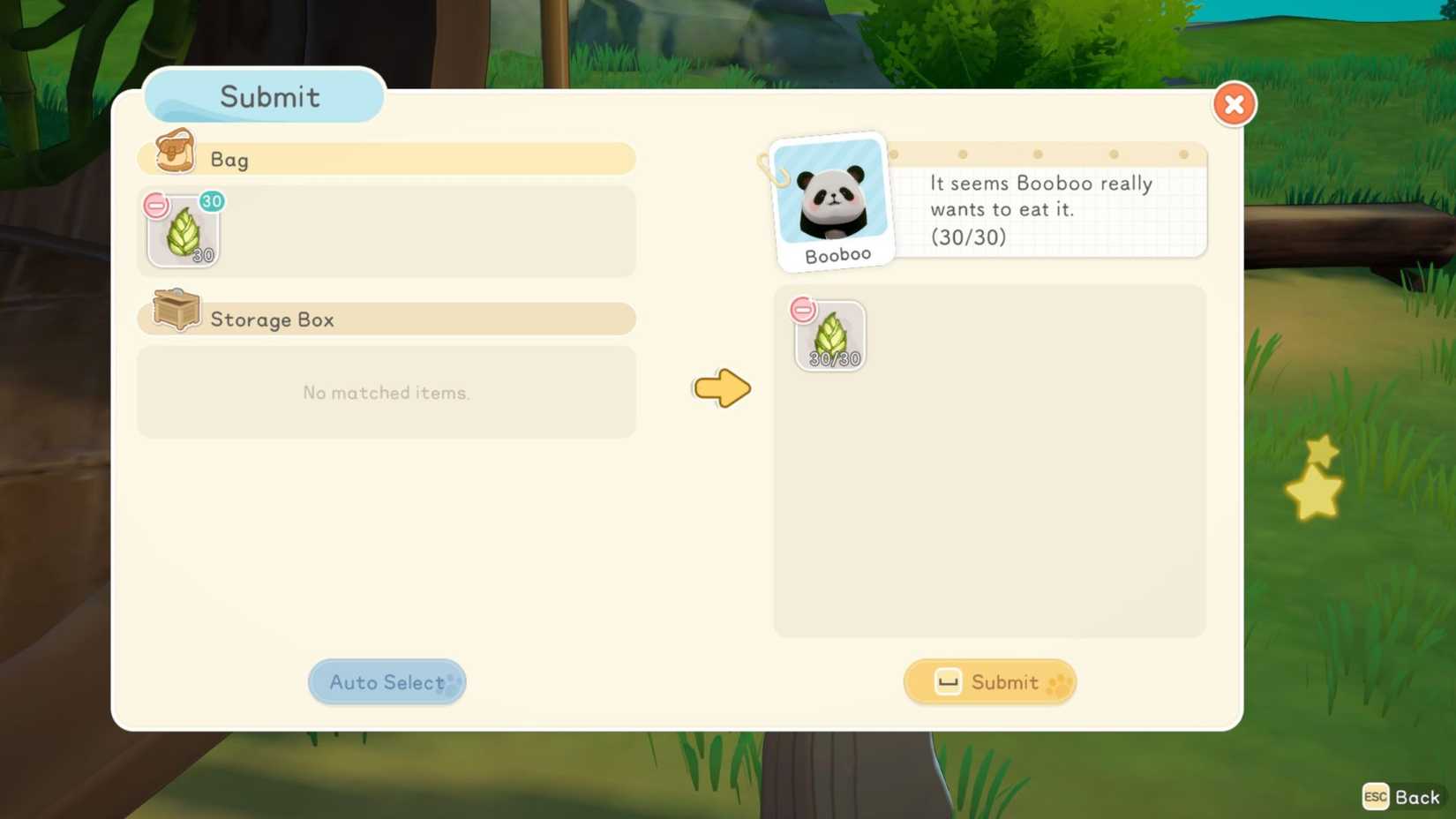The width and height of the screenshot is (1456, 819).
Task: Click the No matched items area
Action: [x=386, y=393]
